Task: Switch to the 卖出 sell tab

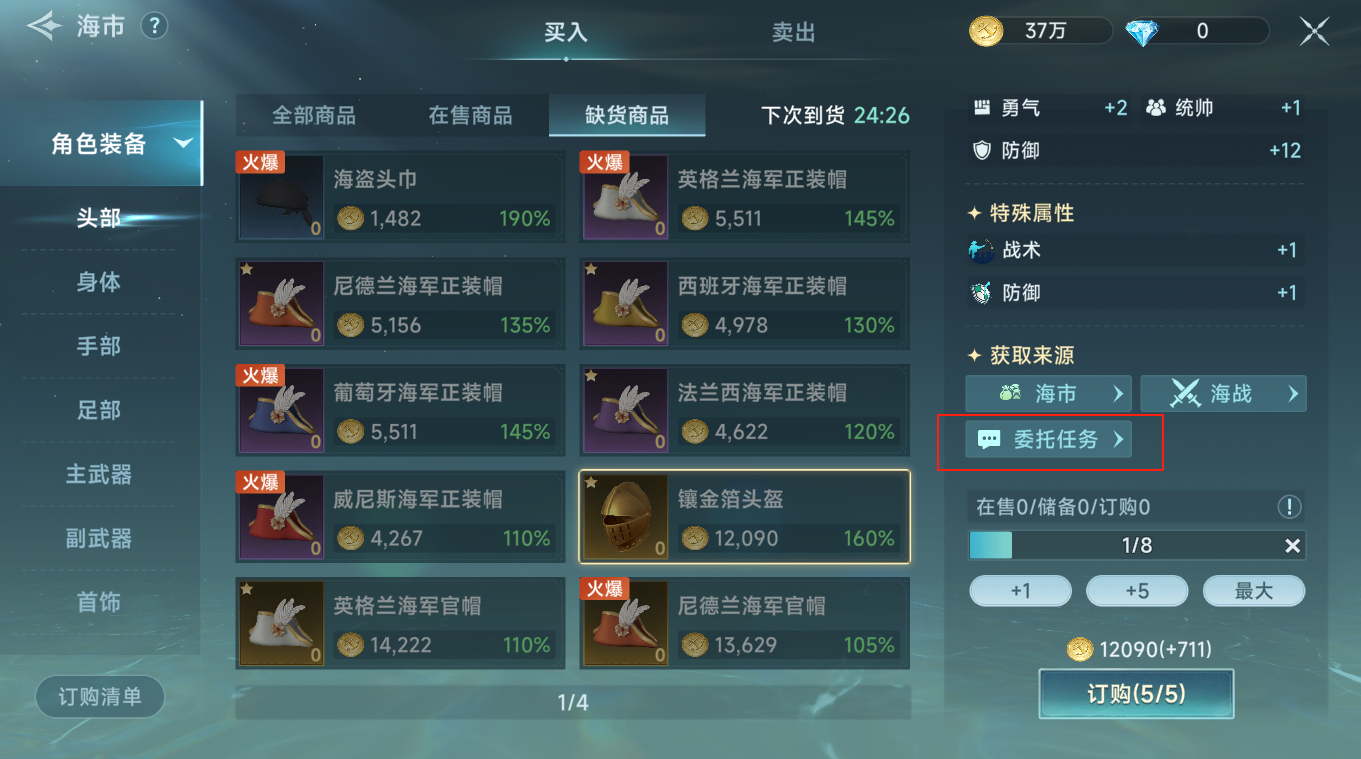Action: (794, 32)
